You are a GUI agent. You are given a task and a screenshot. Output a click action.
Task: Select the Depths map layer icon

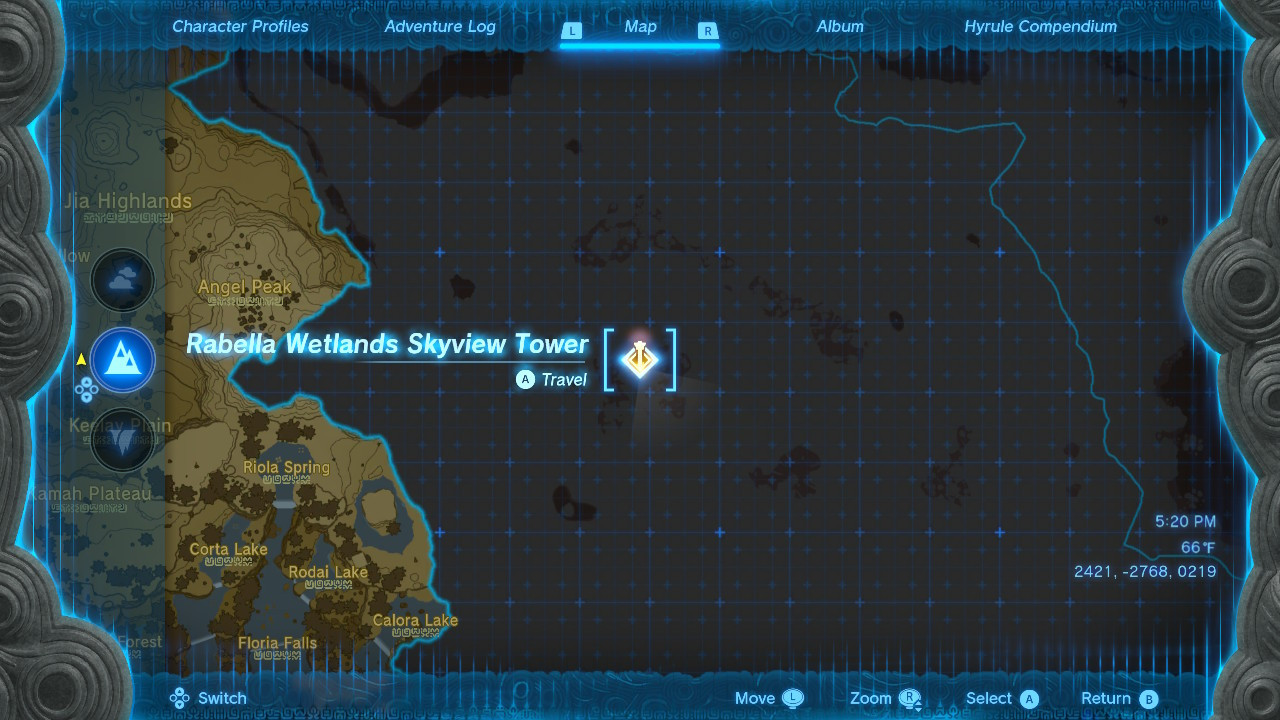pos(122,440)
